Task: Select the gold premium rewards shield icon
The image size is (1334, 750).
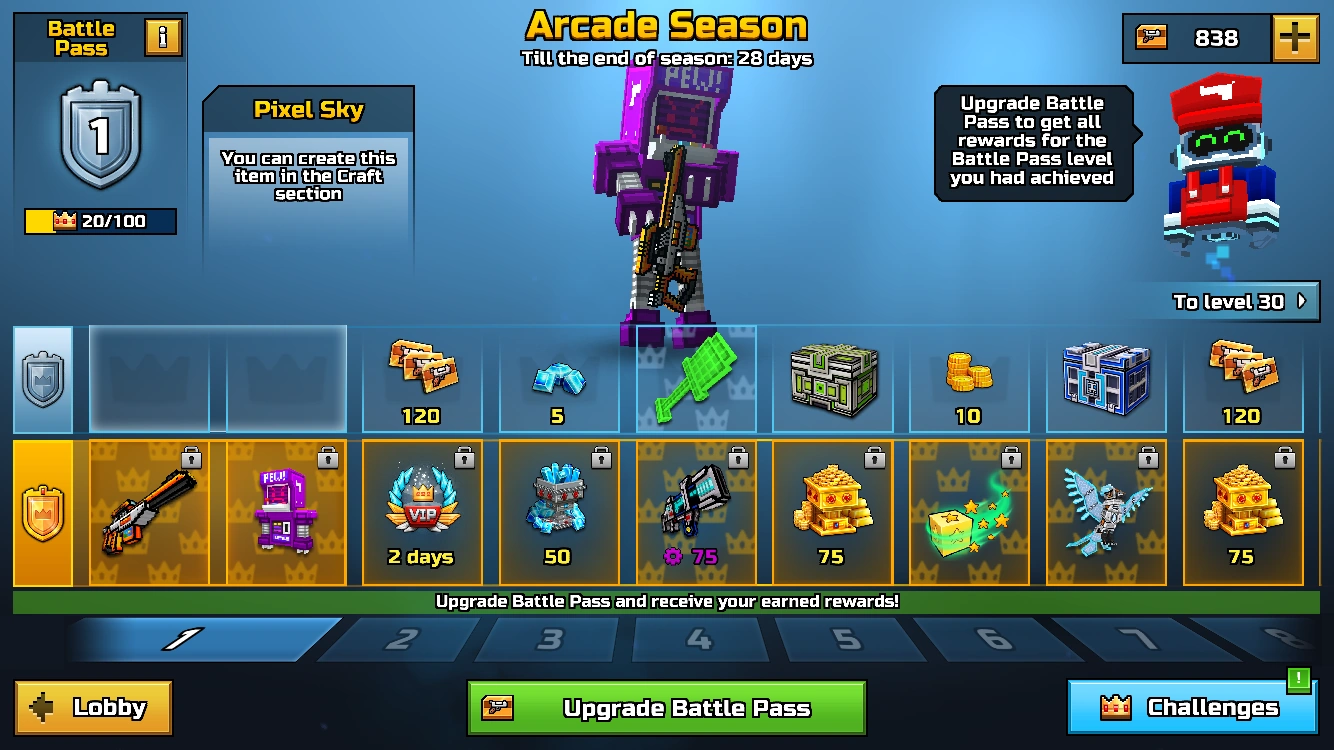Action: point(42,512)
